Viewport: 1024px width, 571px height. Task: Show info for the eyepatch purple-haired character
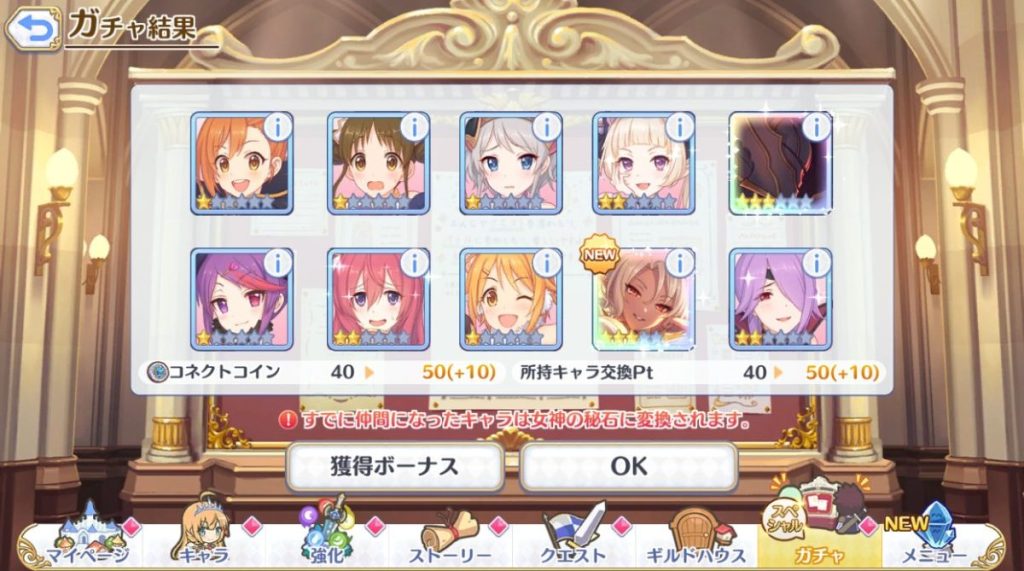point(816,263)
